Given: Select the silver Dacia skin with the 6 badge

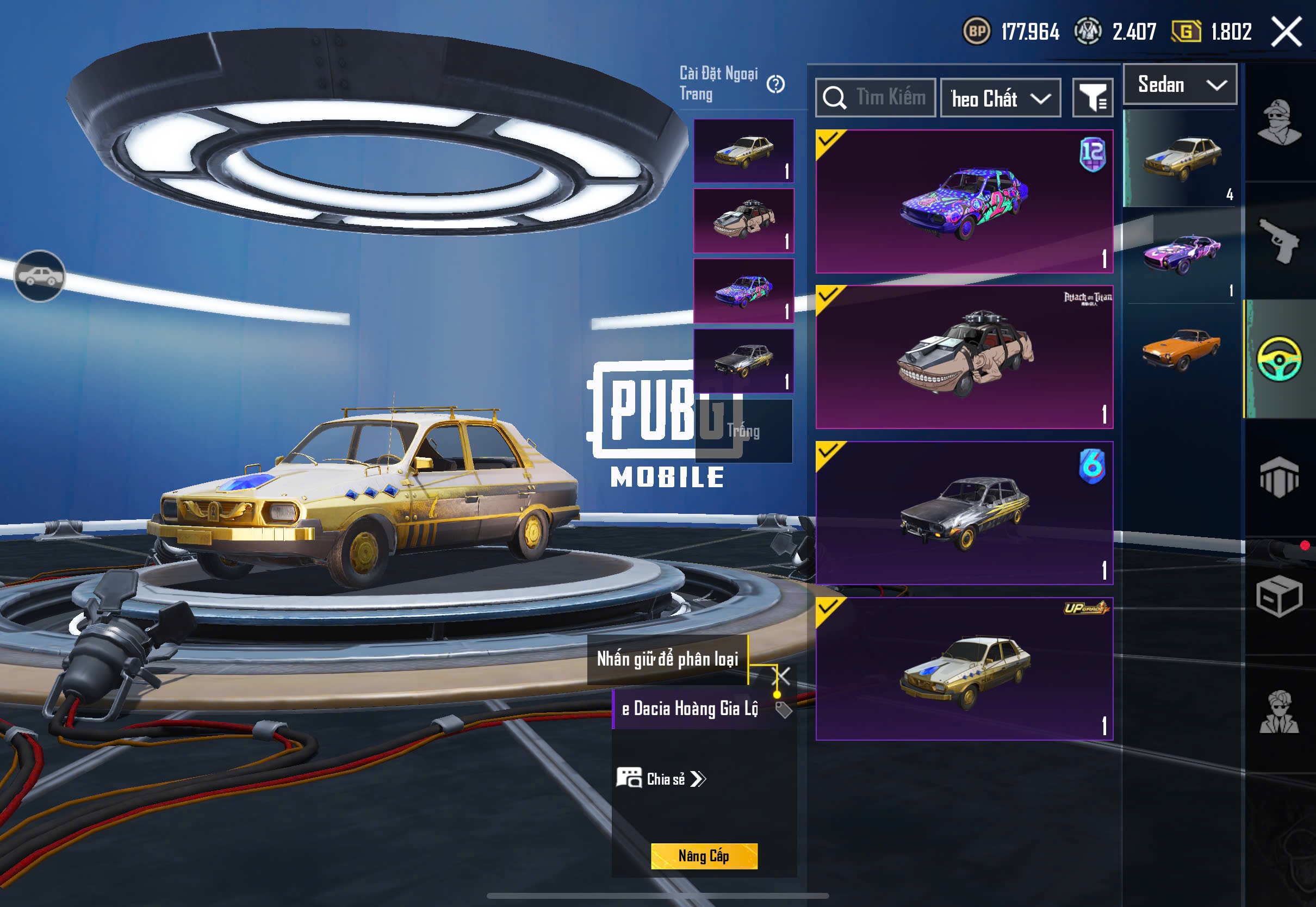Looking at the screenshot, I should click(x=964, y=513).
